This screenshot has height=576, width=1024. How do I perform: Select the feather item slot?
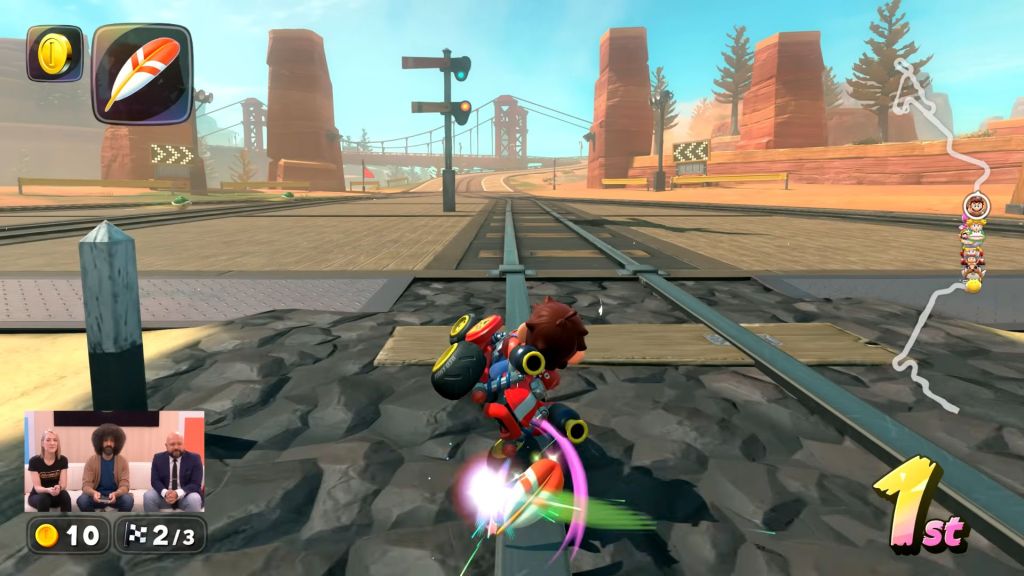[141, 73]
